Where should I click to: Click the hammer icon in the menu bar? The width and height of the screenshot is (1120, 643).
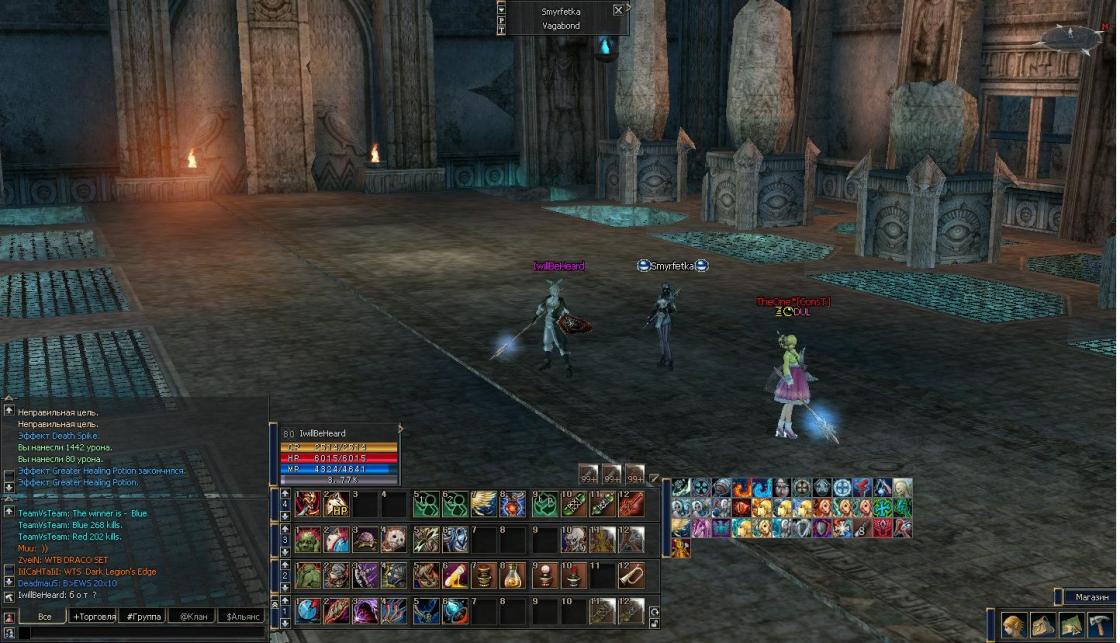click(1100, 625)
